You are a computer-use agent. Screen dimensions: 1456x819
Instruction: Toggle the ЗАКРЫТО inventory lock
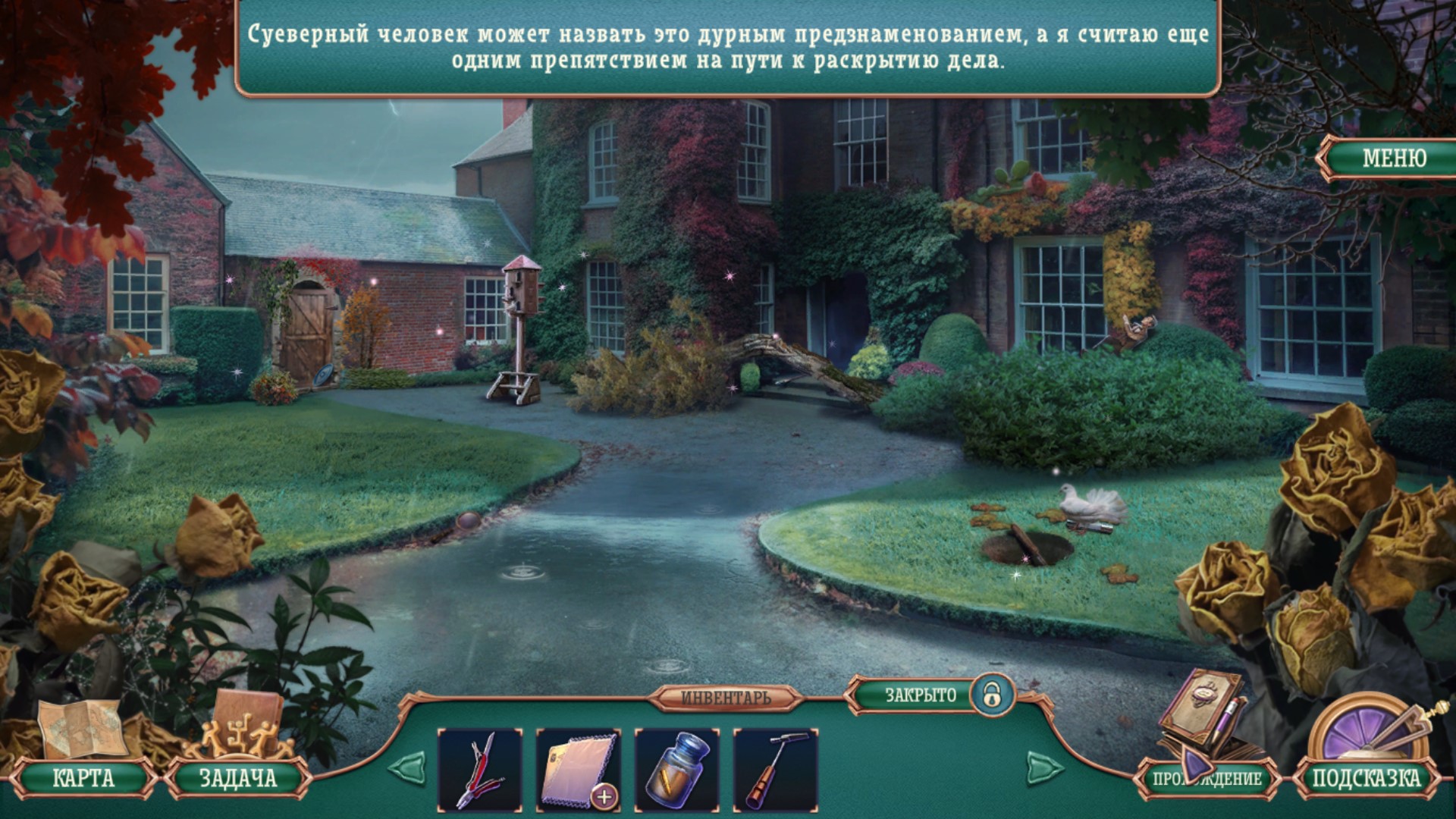click(991, 695)
